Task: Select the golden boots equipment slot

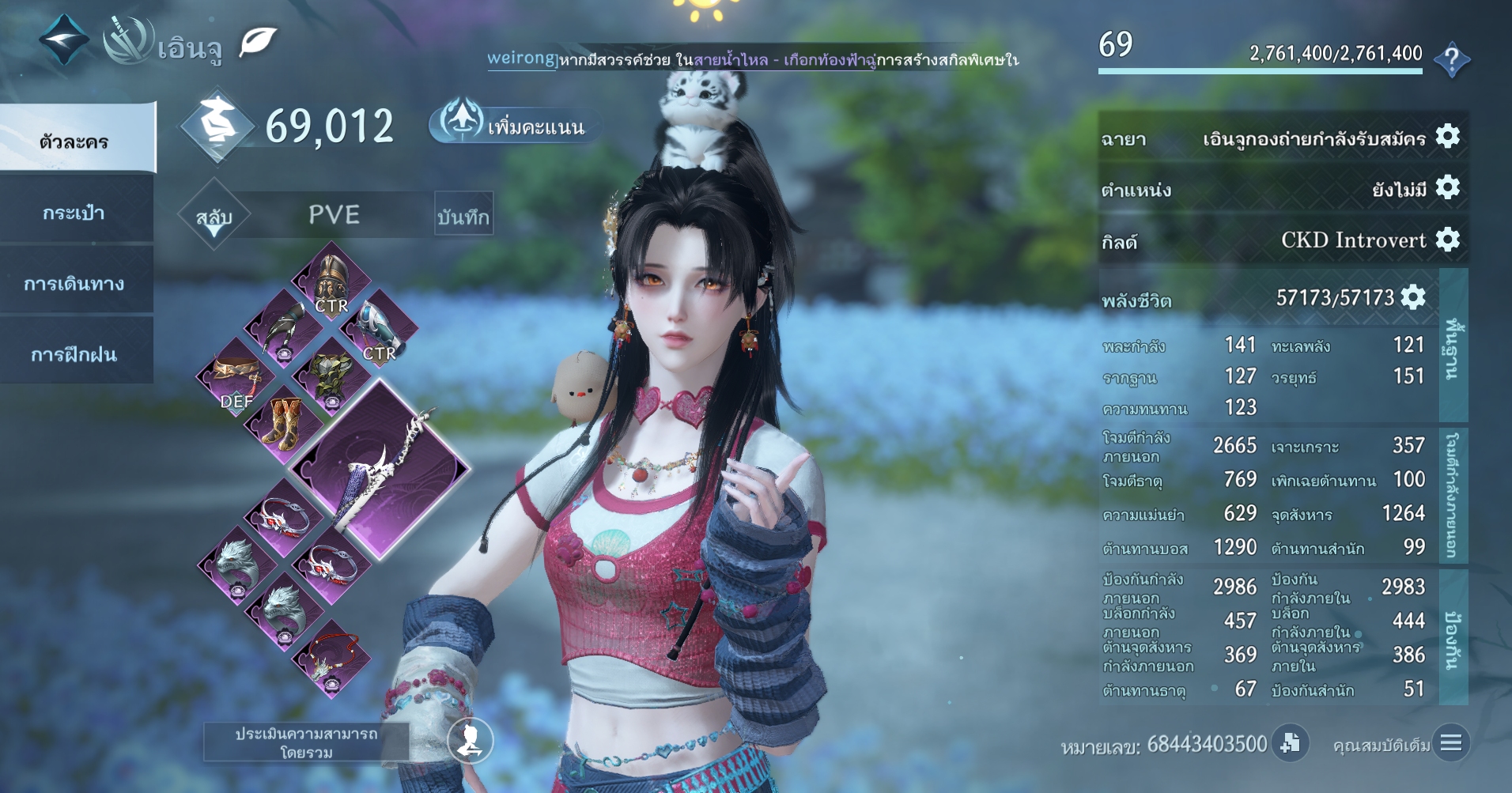Action: 283,424
